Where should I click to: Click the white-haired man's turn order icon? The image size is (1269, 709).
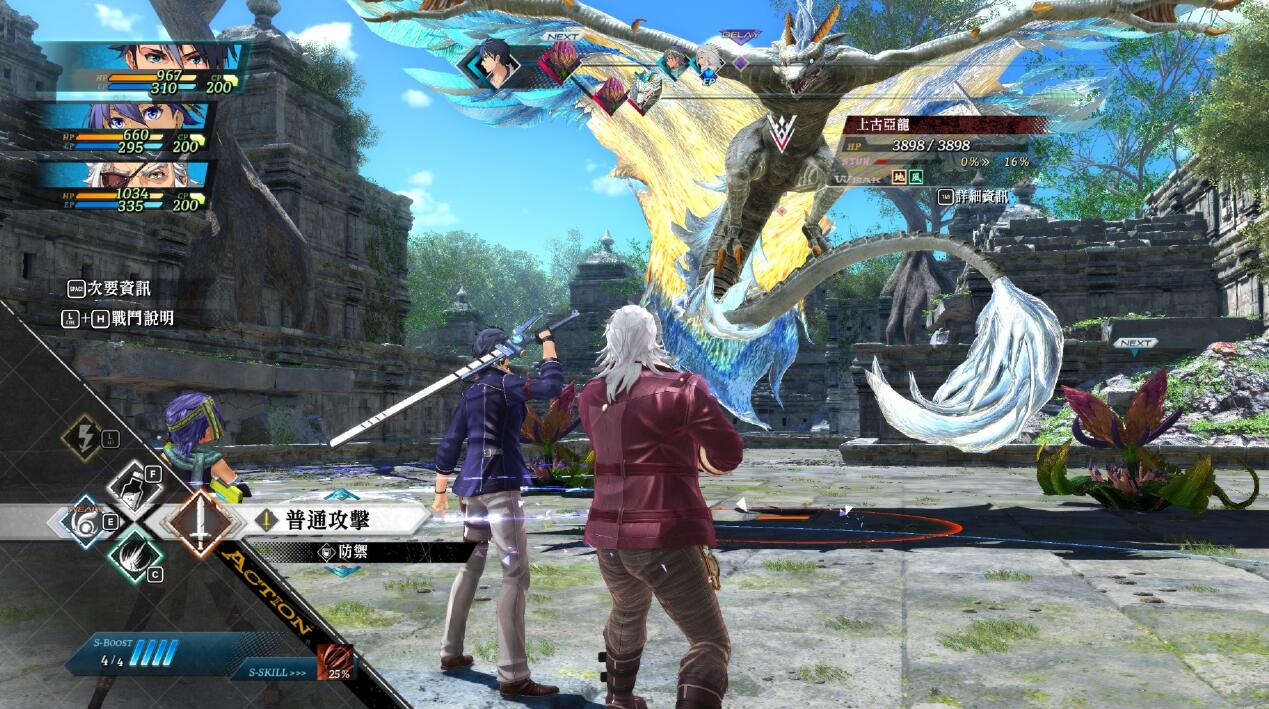coord(708,61)
